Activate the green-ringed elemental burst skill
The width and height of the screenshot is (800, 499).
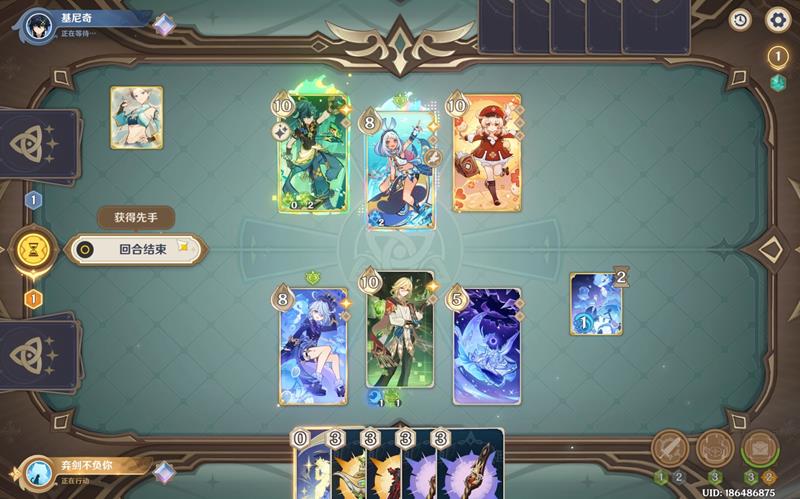point(759,449)
